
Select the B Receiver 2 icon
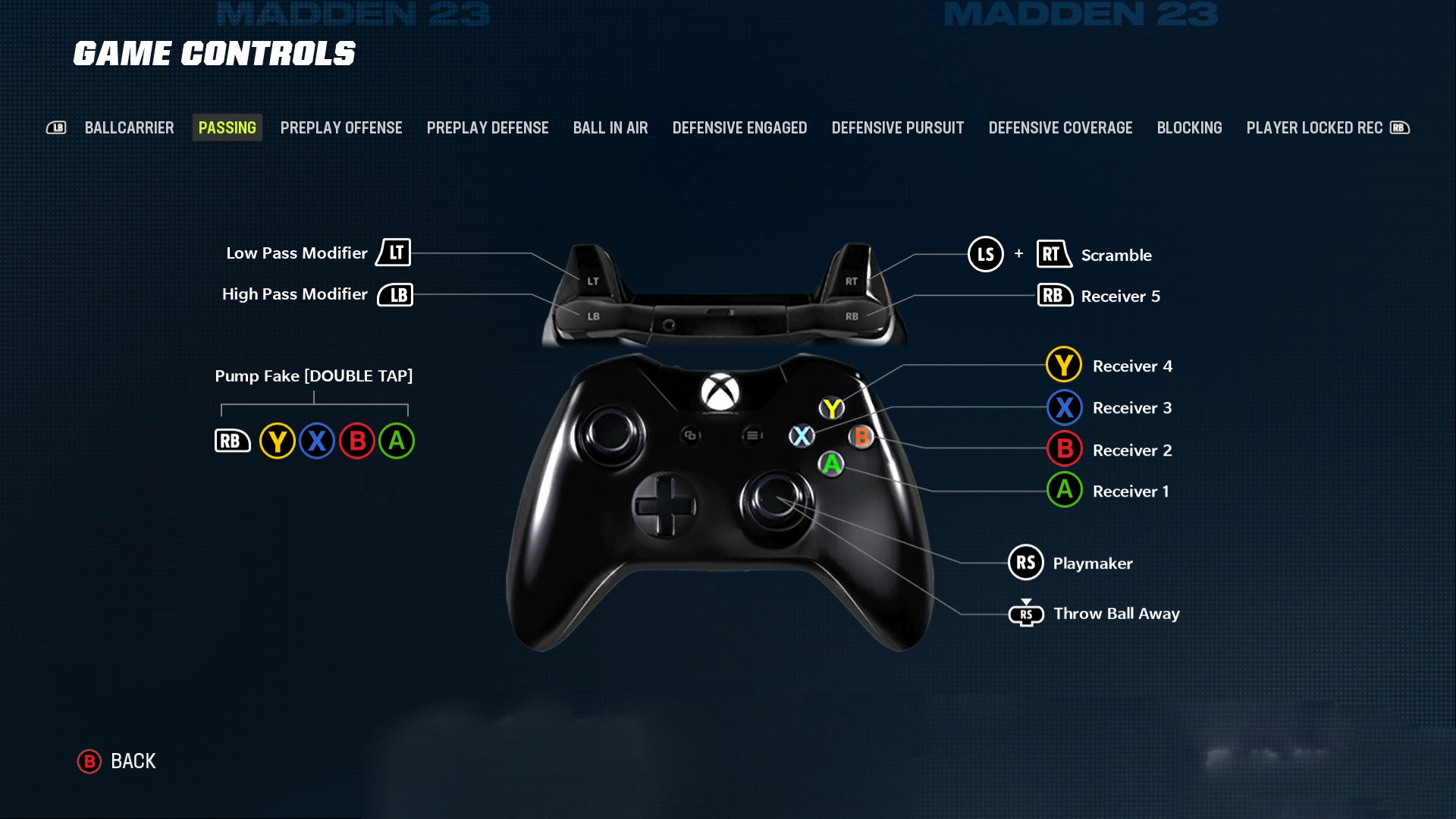click(1064, 449)
